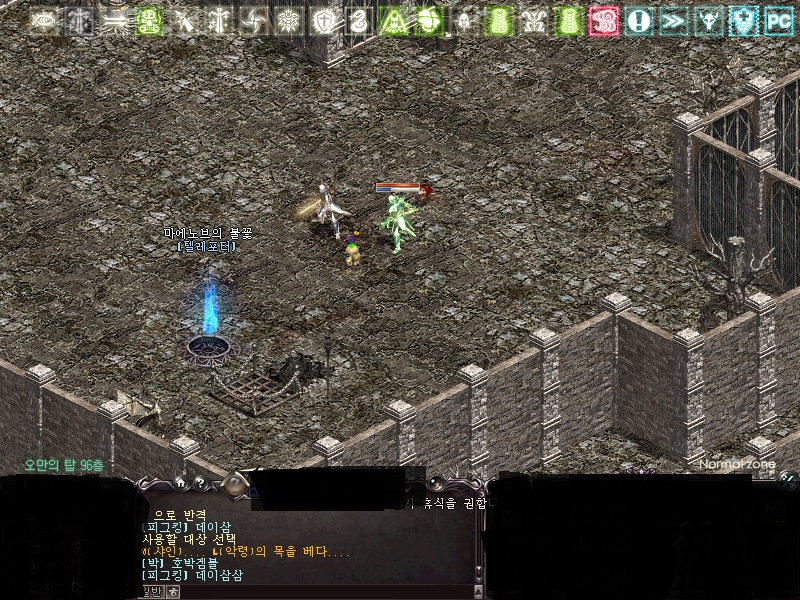Select the shield with cross icon
The image size is (800, 600).
pos(323,20)
